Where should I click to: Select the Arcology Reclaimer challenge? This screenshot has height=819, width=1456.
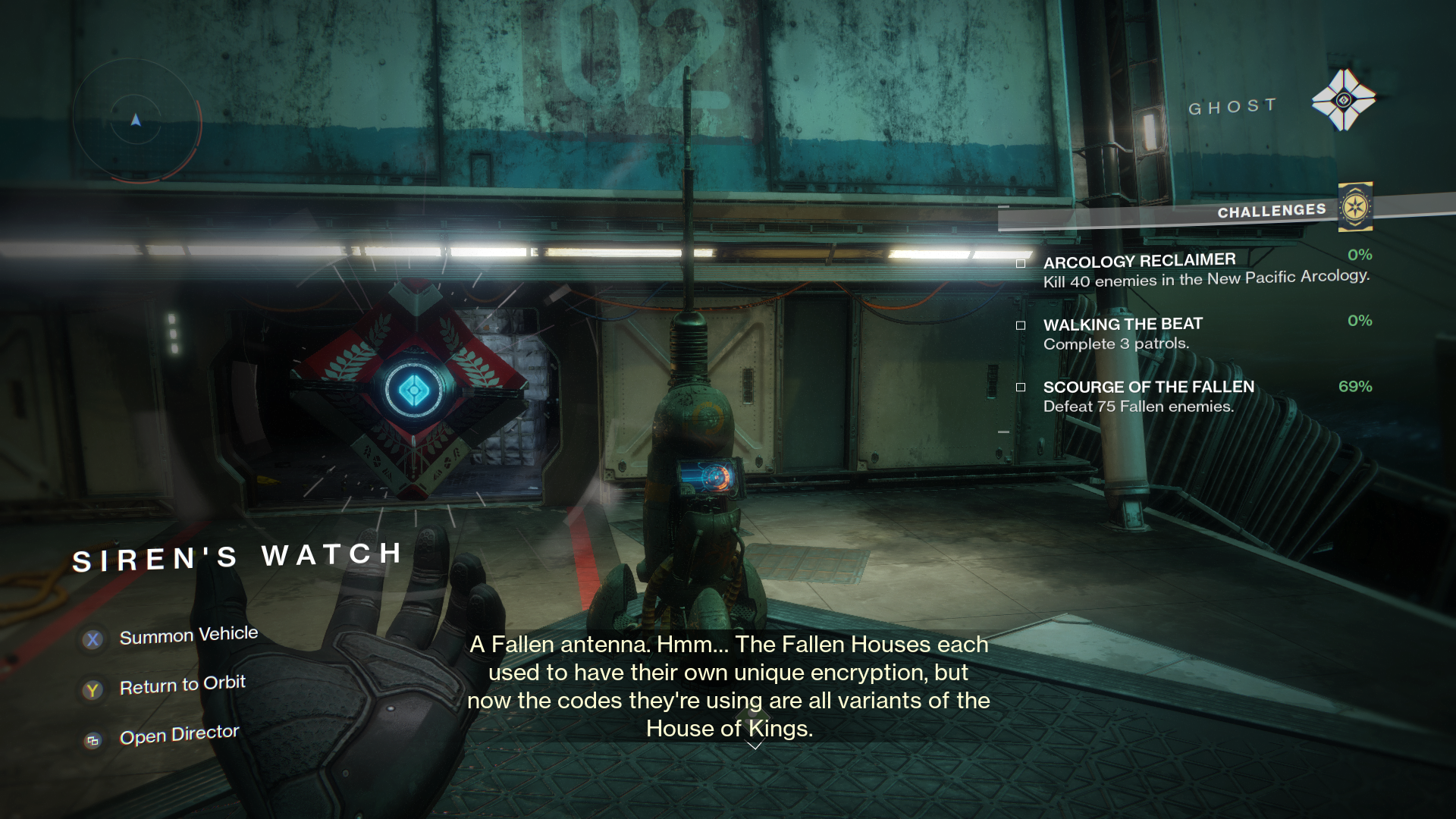tap(1139, 262)
